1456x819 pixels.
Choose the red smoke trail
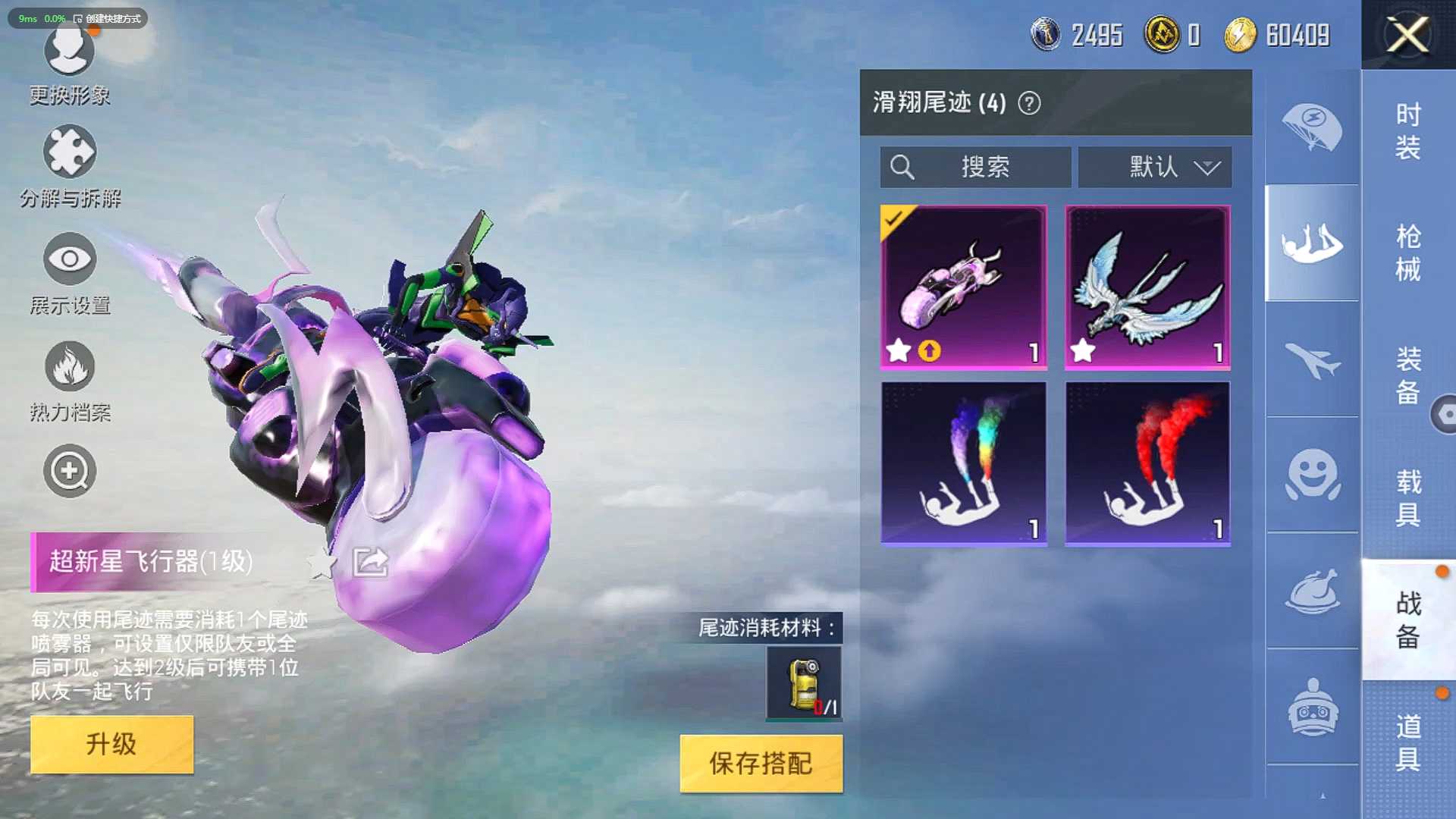tap(1147, 463)
